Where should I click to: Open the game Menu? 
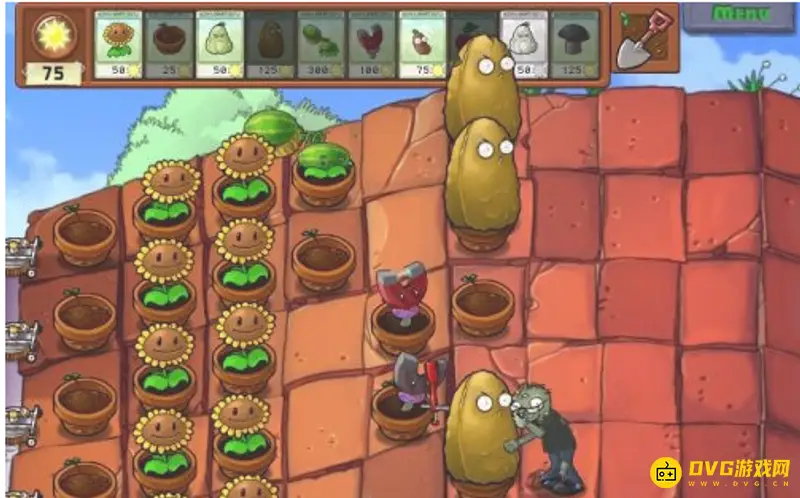coord(742,14)
